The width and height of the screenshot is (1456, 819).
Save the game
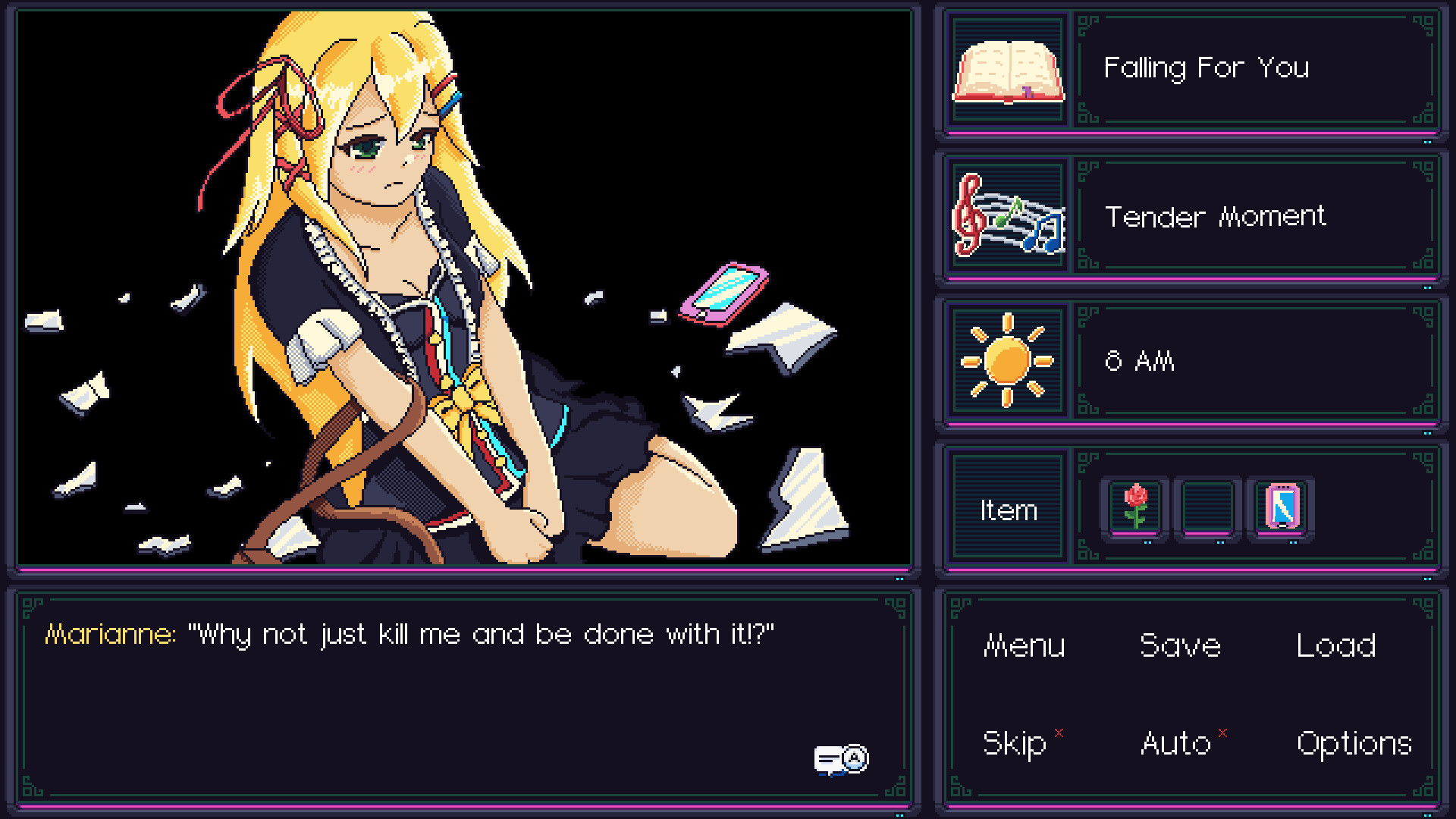1180,647
